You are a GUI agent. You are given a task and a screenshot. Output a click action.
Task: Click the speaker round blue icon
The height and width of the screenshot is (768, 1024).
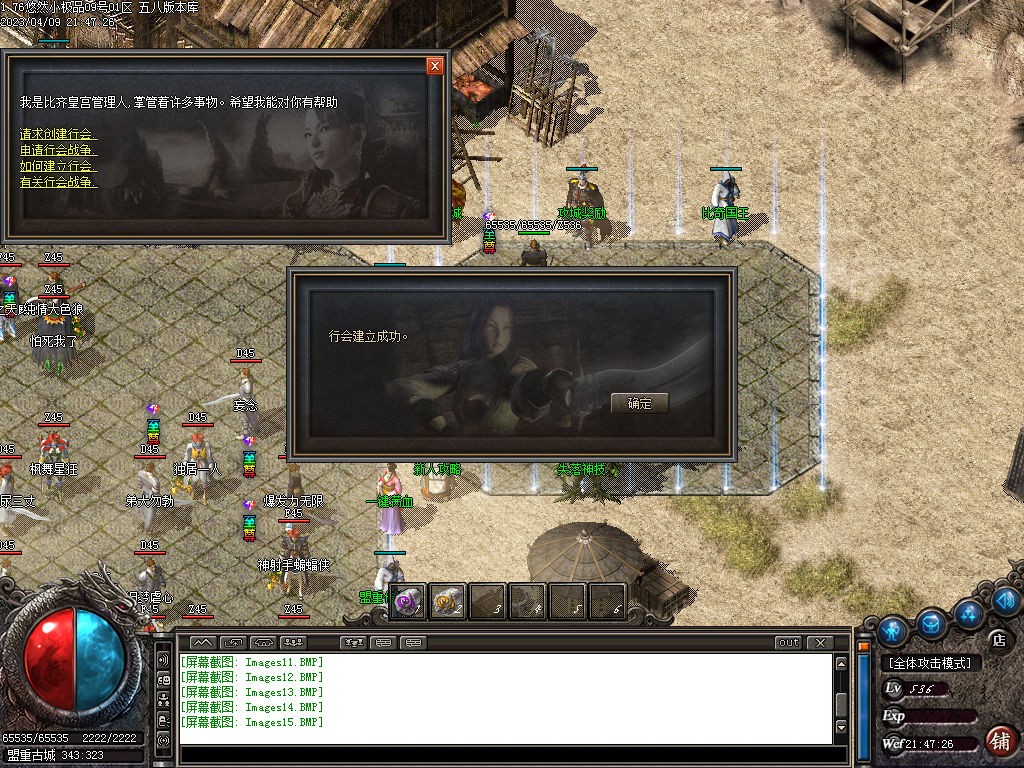[x=1006, y=601]
